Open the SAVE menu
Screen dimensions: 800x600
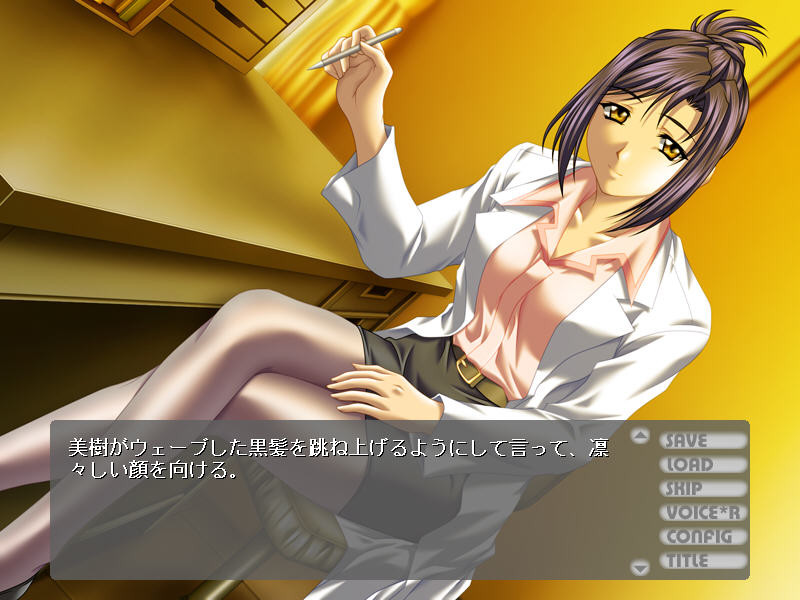click(703, 440)
